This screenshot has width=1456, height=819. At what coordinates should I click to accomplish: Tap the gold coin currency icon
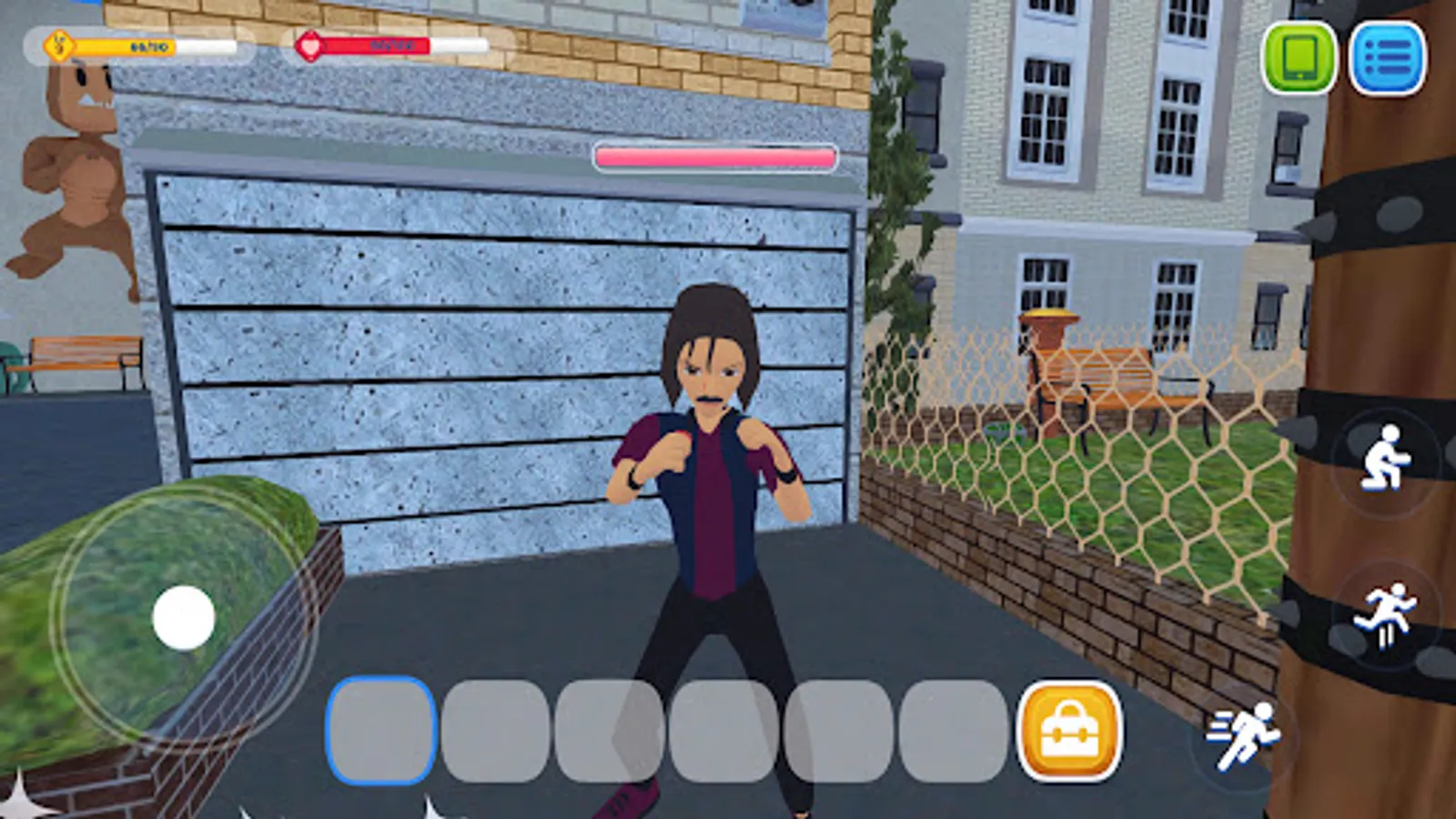[x=56, y=43]
